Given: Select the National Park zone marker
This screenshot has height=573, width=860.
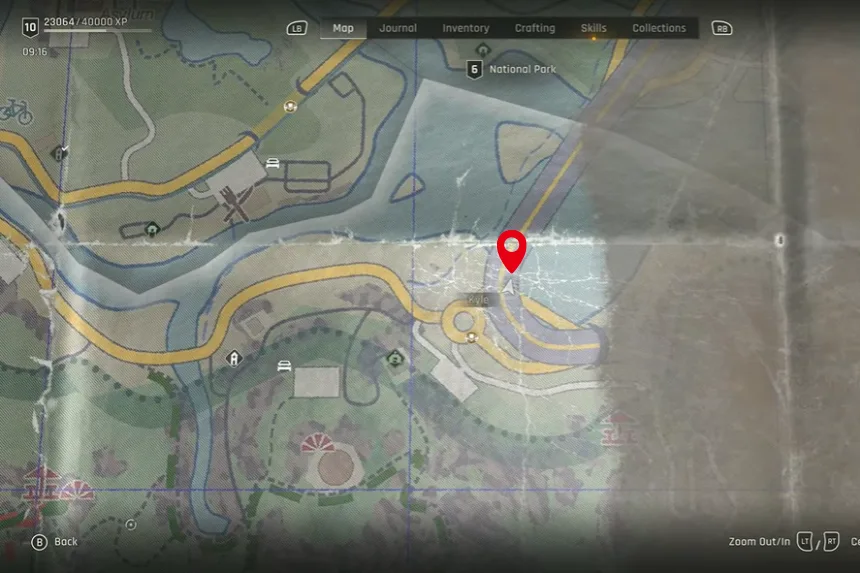Looking at the screenshot, I should 475,69.
